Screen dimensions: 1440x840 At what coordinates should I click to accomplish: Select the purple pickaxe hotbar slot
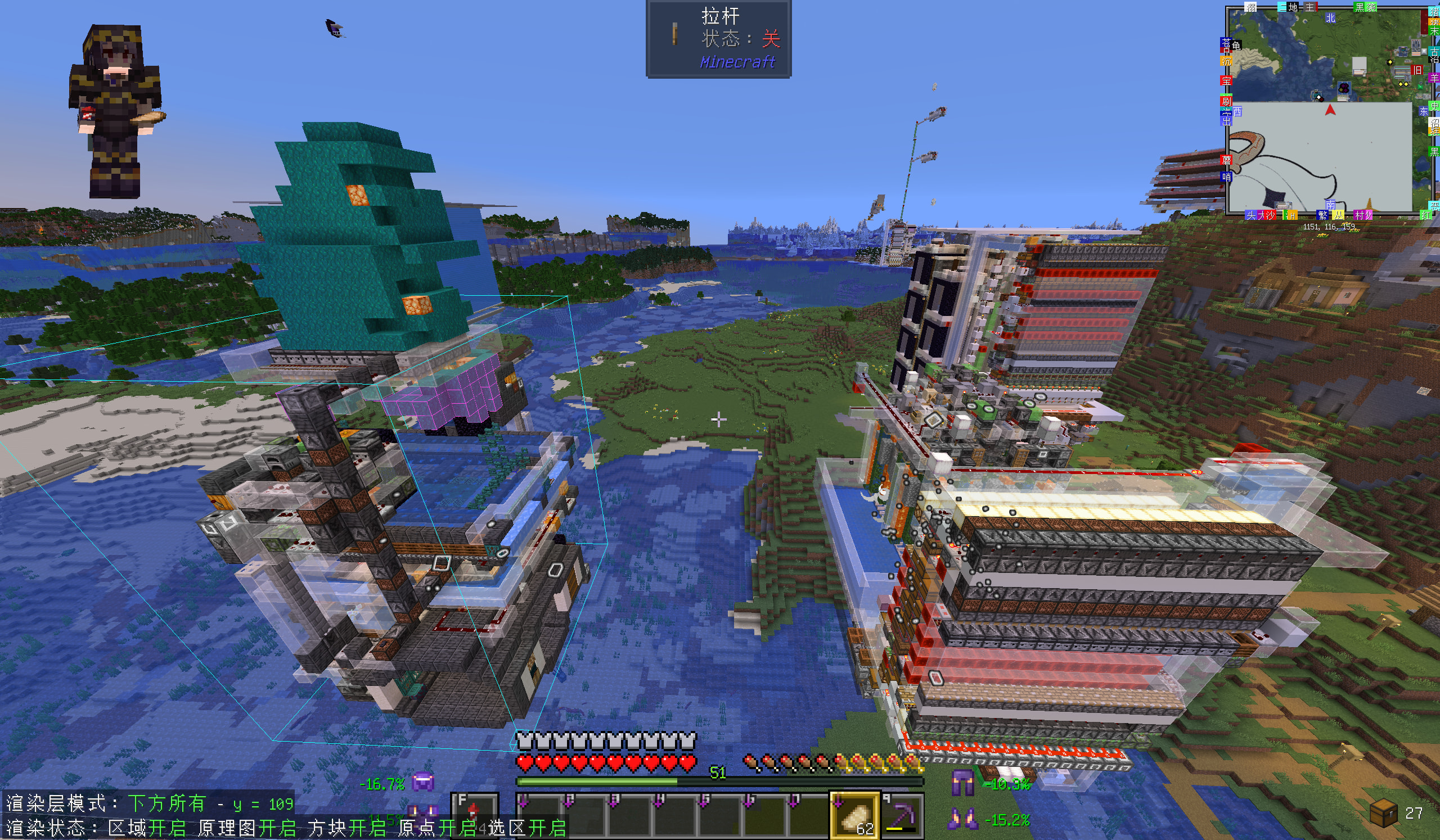coord(902,815)
